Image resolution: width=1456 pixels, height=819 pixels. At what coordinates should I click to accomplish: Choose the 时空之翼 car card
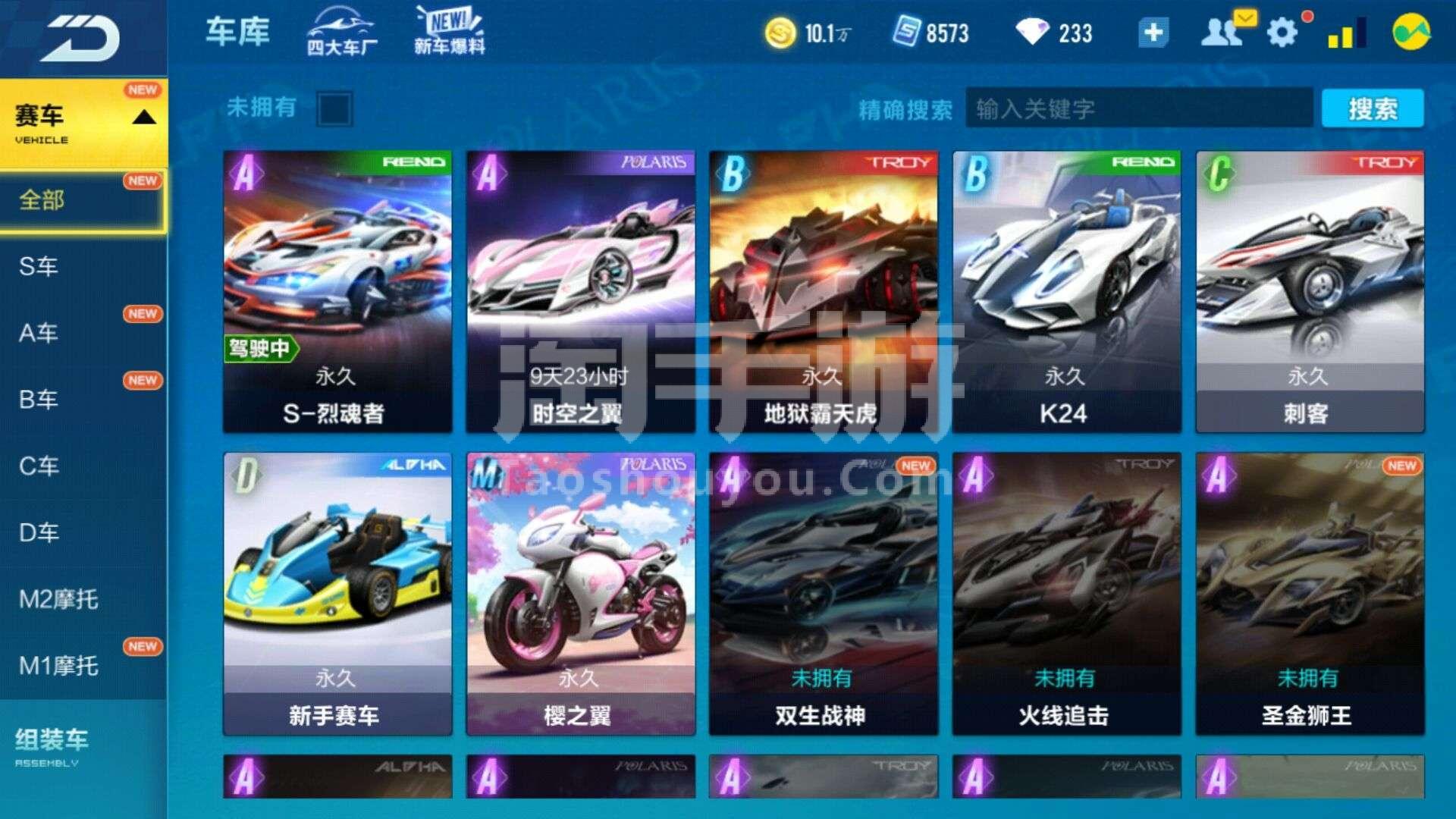pos(580,291)
